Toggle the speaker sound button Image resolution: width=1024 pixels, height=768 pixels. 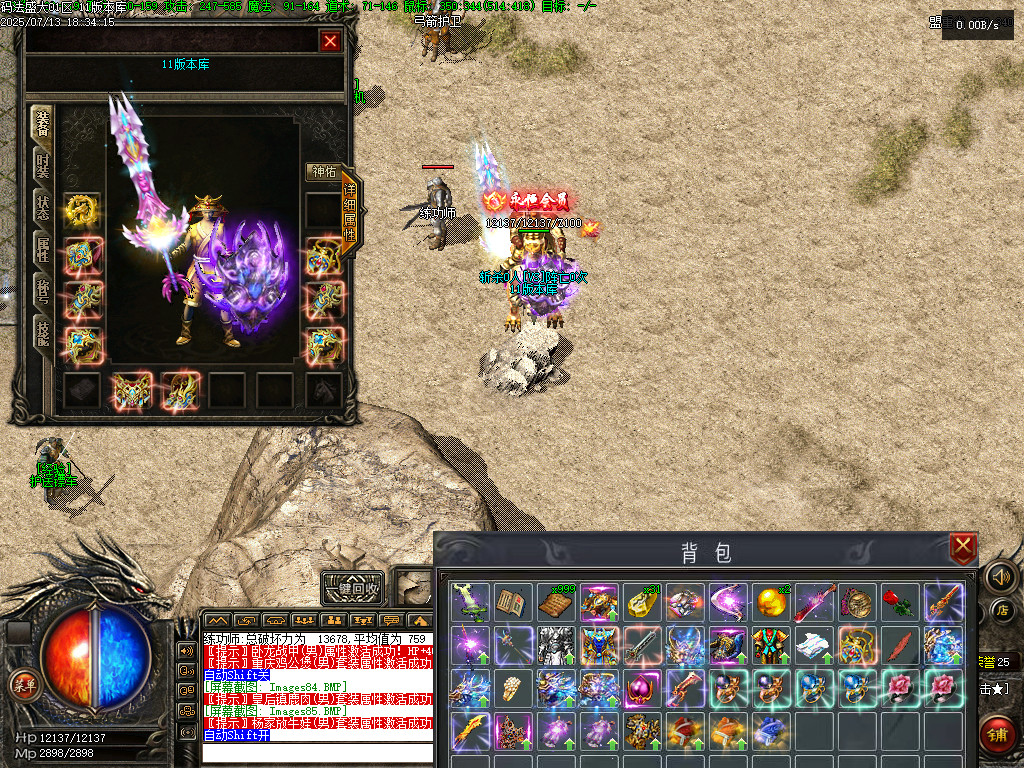click(999, 576)
